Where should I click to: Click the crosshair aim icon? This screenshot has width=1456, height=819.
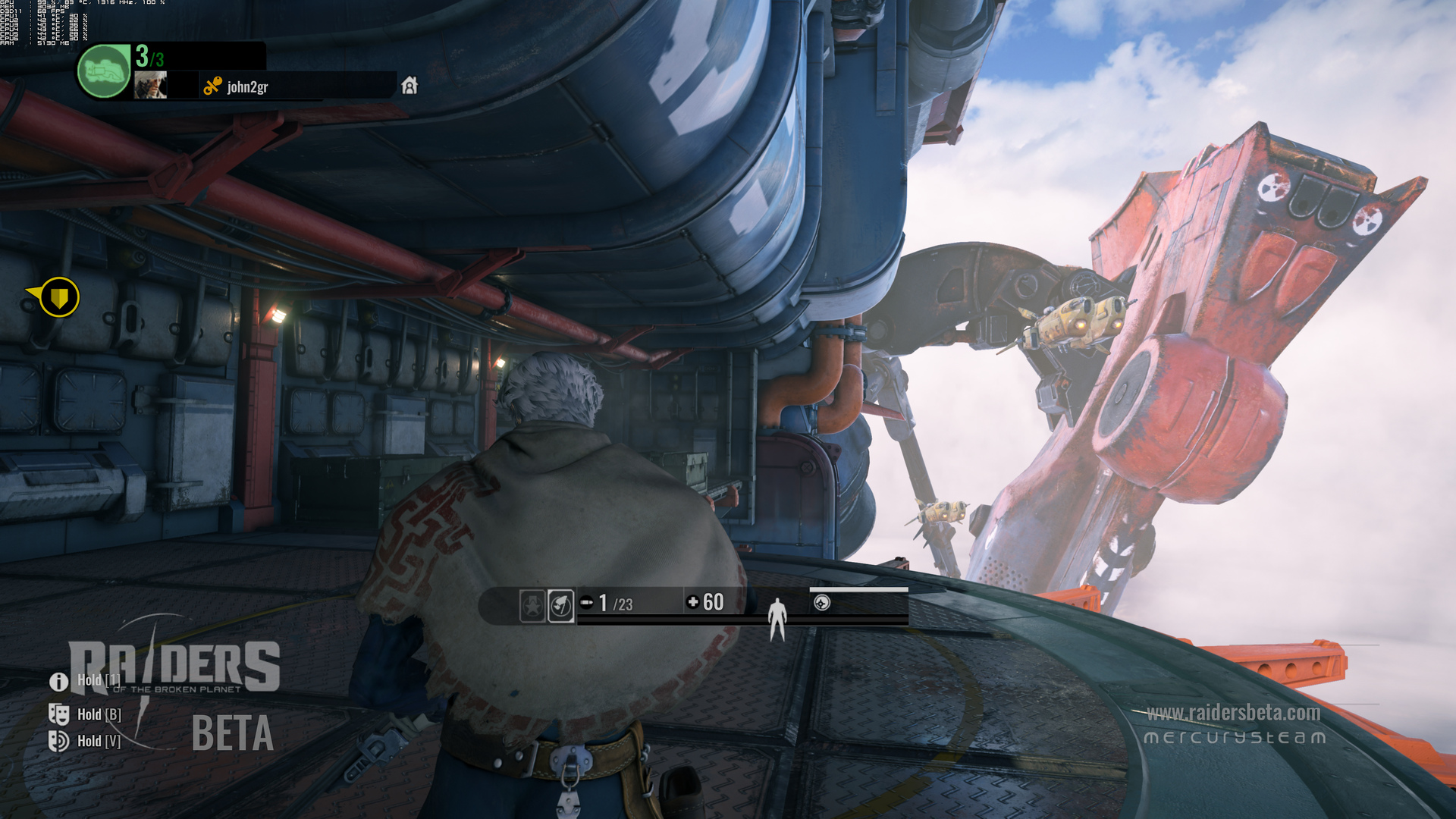click(822, 603)
